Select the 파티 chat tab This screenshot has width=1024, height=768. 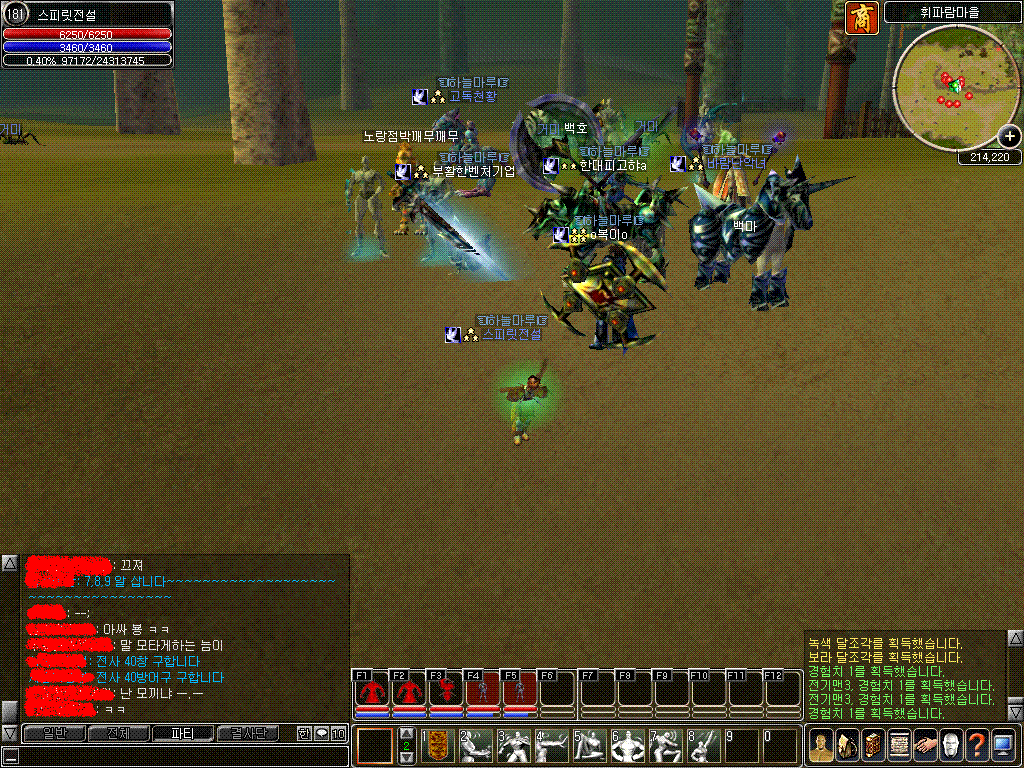point(183,733)
